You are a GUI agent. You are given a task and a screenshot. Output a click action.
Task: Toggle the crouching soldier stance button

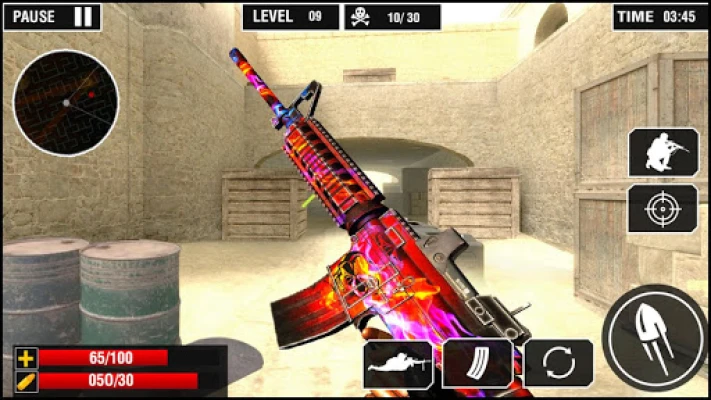click(663, 152)
